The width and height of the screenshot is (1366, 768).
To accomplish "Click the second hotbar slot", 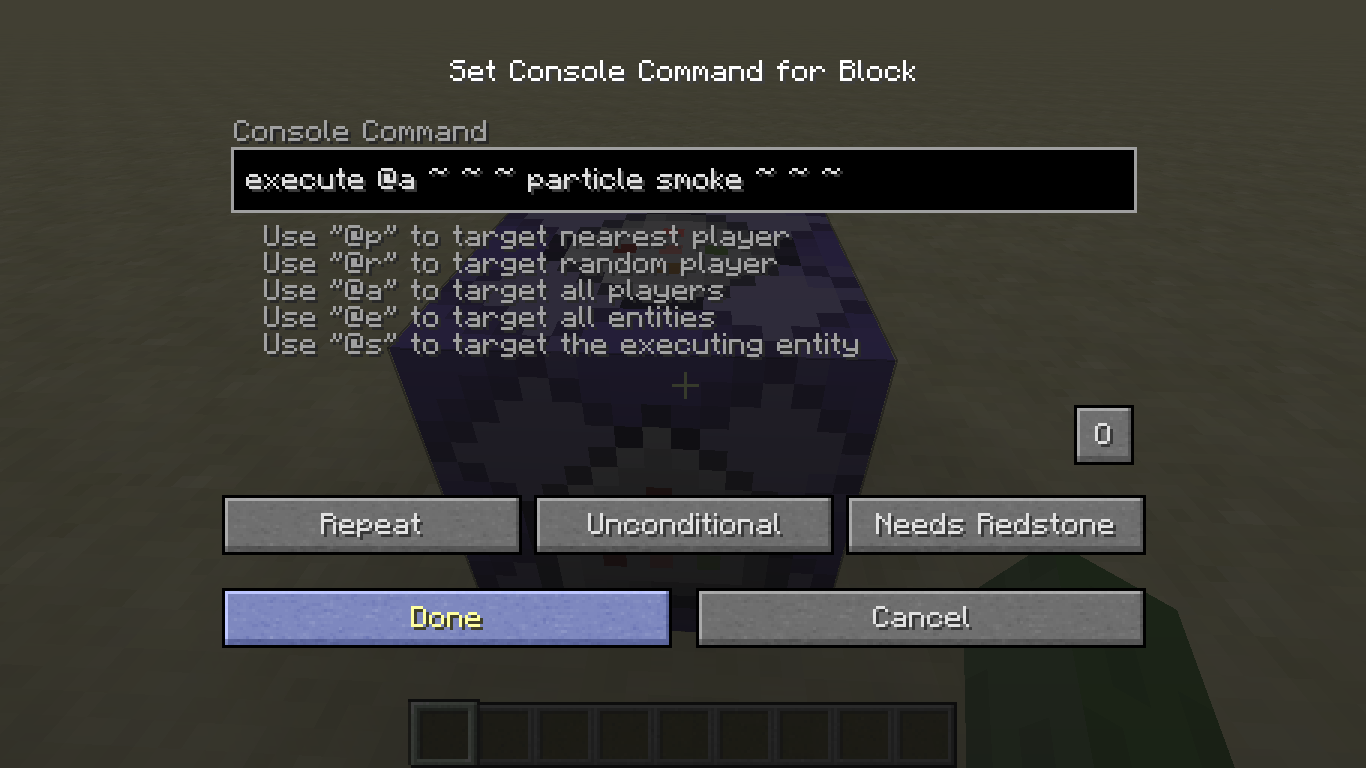I will click(504, 731).
